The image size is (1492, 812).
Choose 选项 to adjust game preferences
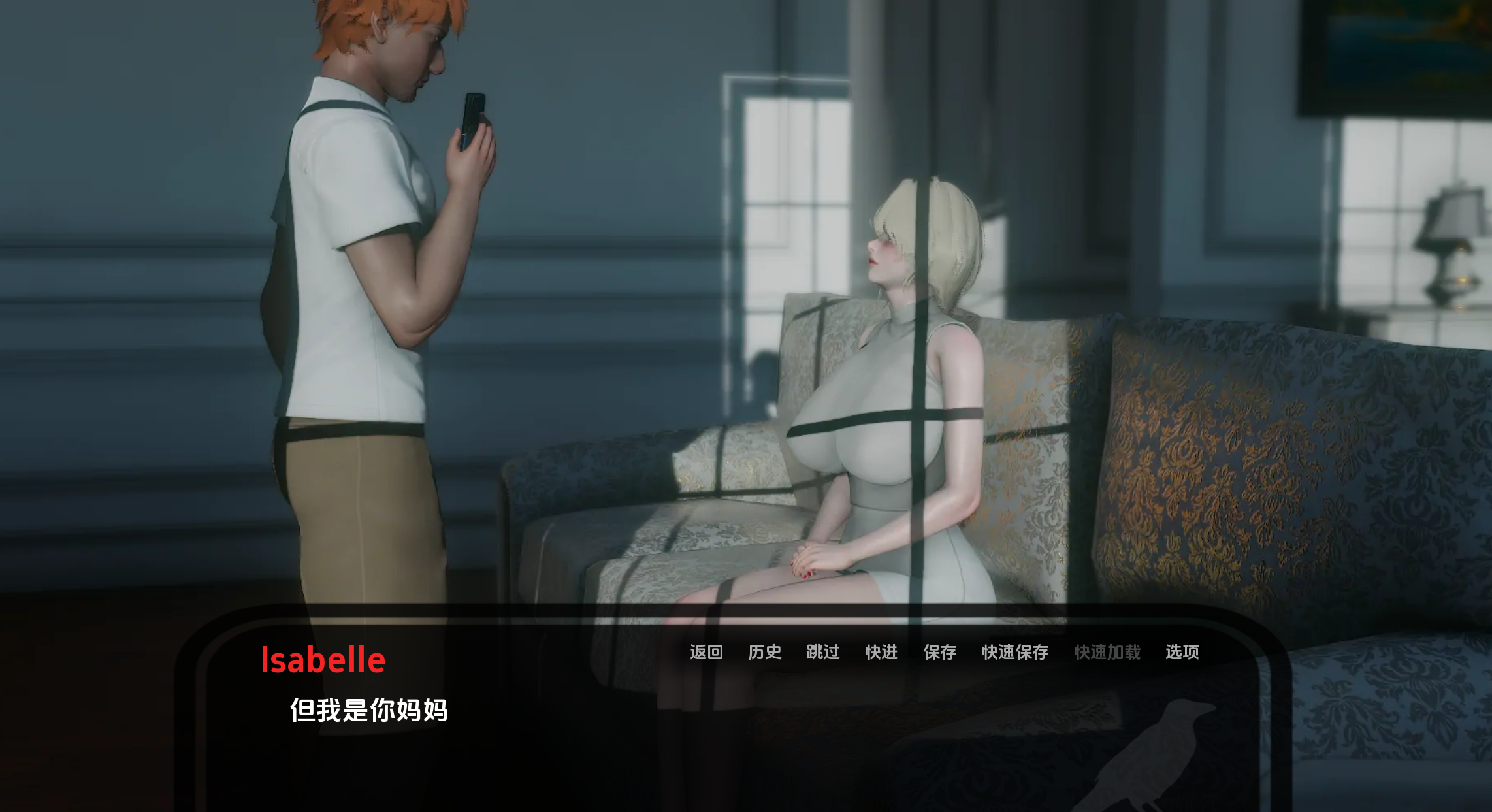tap(1182, 653)
